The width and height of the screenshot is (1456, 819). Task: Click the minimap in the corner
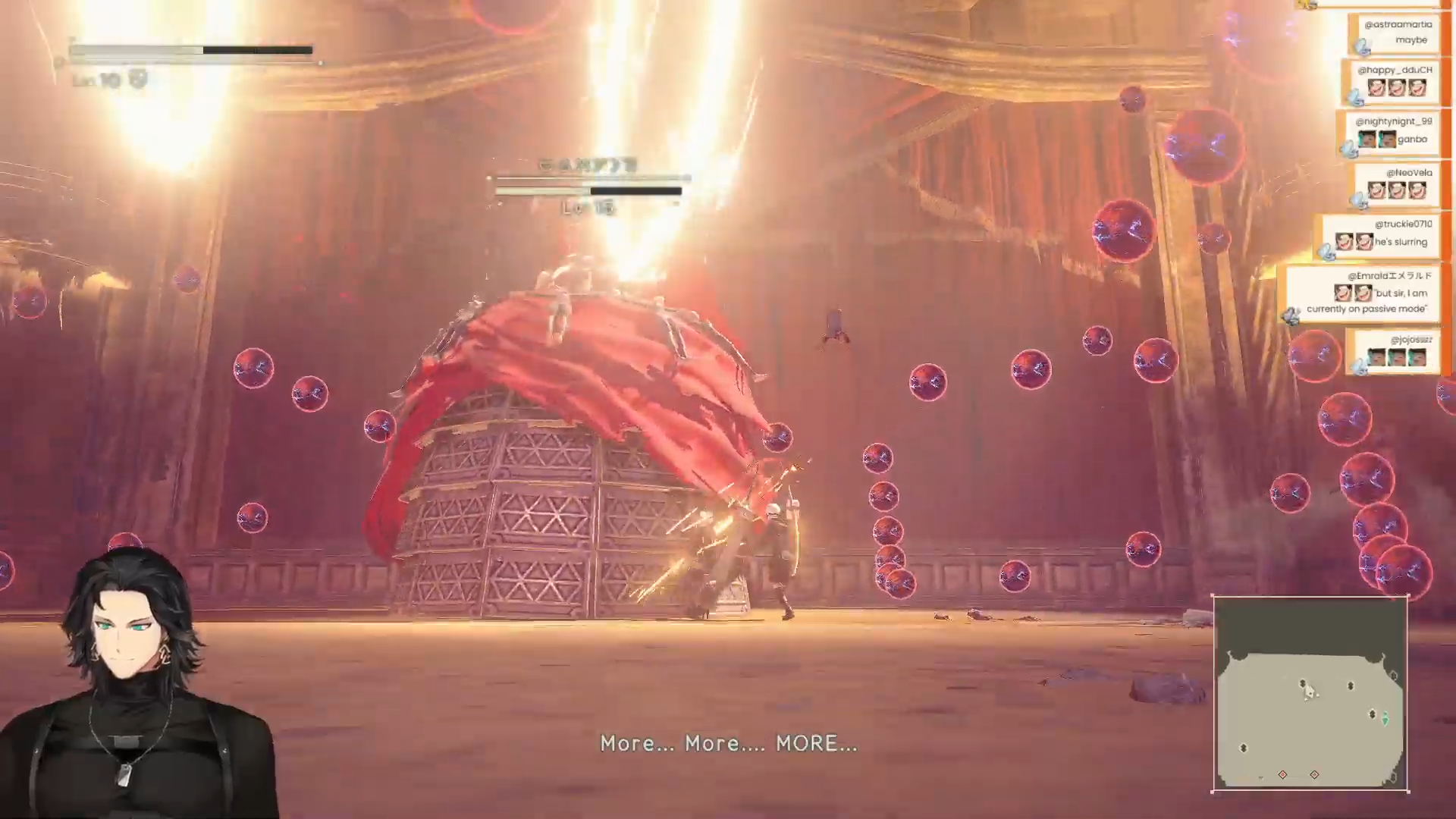click(1310, 694)
